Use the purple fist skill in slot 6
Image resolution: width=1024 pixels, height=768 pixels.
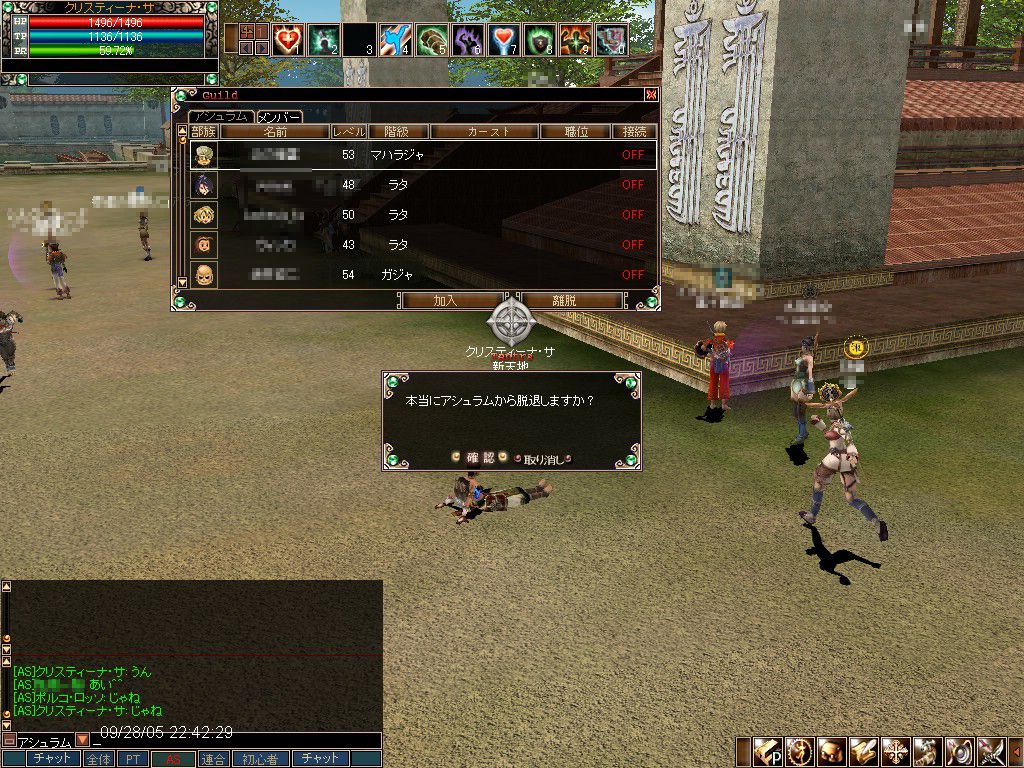click(x=468, y=40)
